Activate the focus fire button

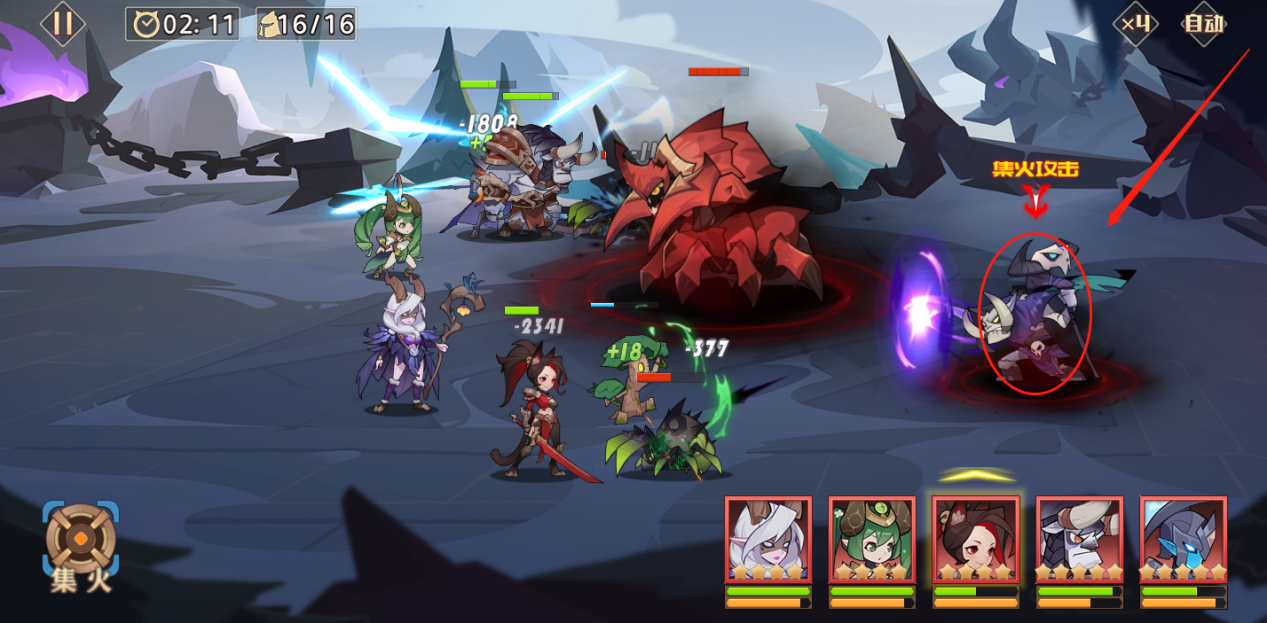click(x=80, y=545)
